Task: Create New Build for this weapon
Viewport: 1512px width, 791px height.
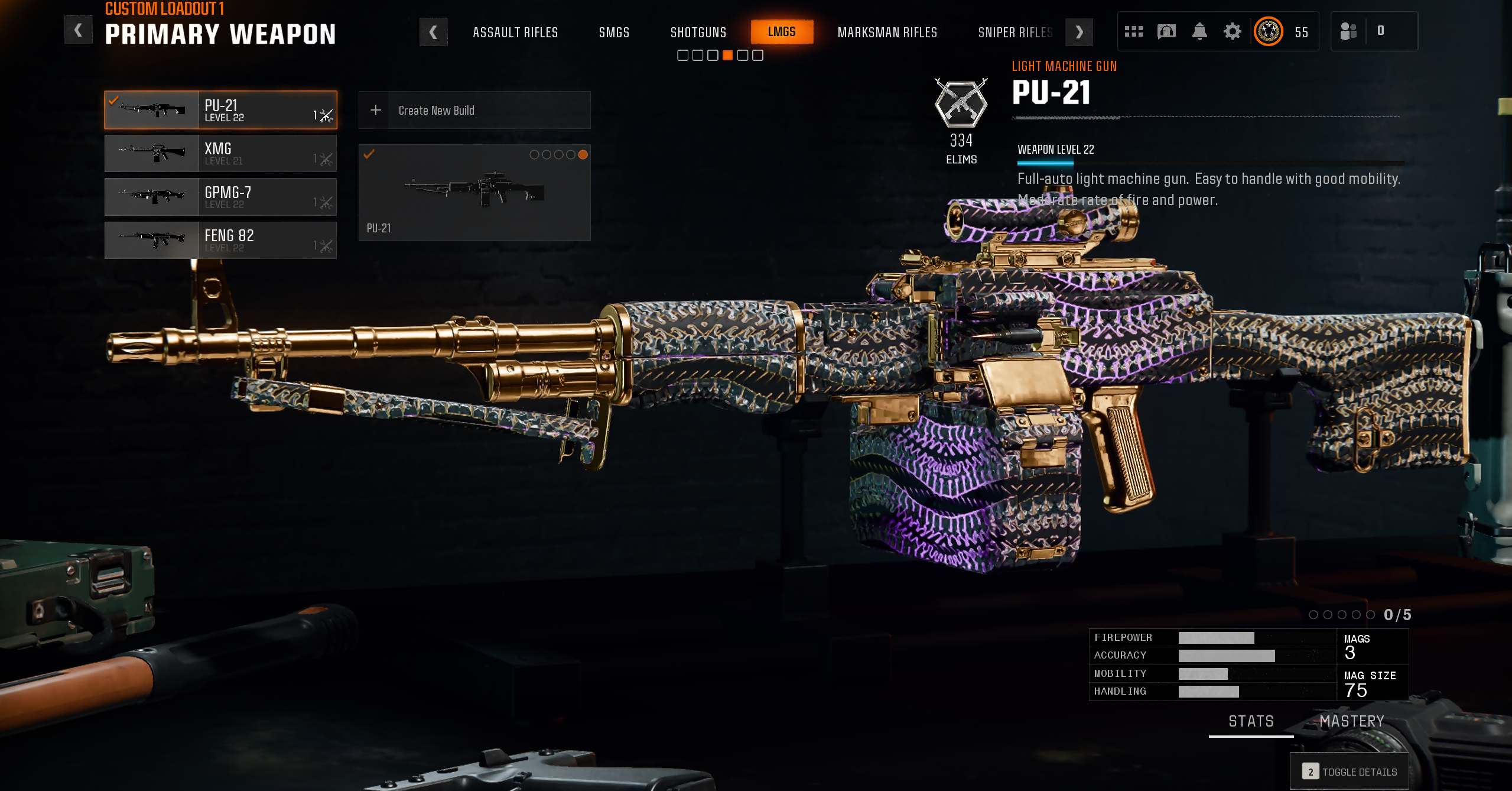Action: [474, 110]
